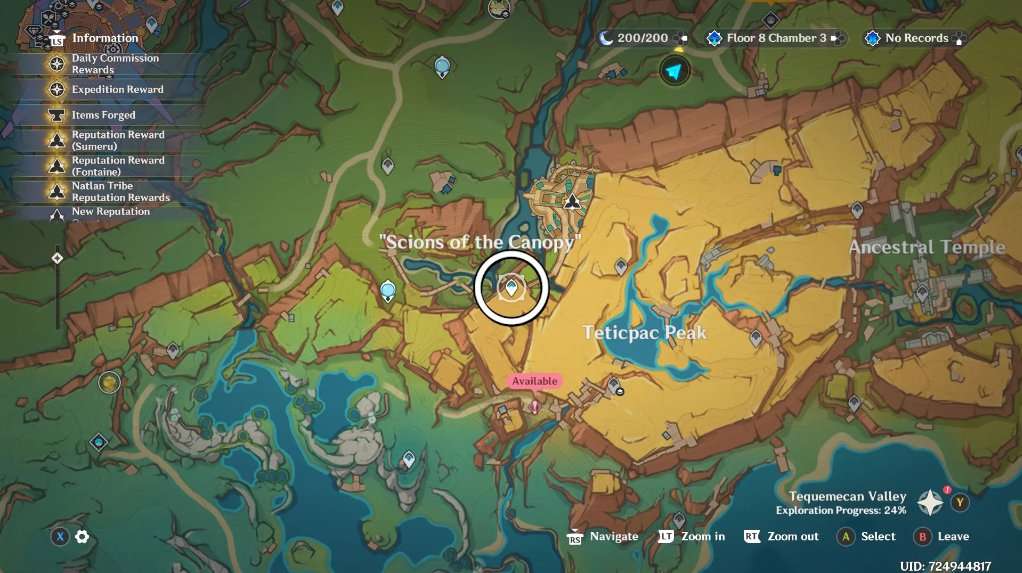Choose Reputation Reward (Fontaine) entry
Image resolution: width=1022 pixels, height=573 pixels.
tap(116, 166)
